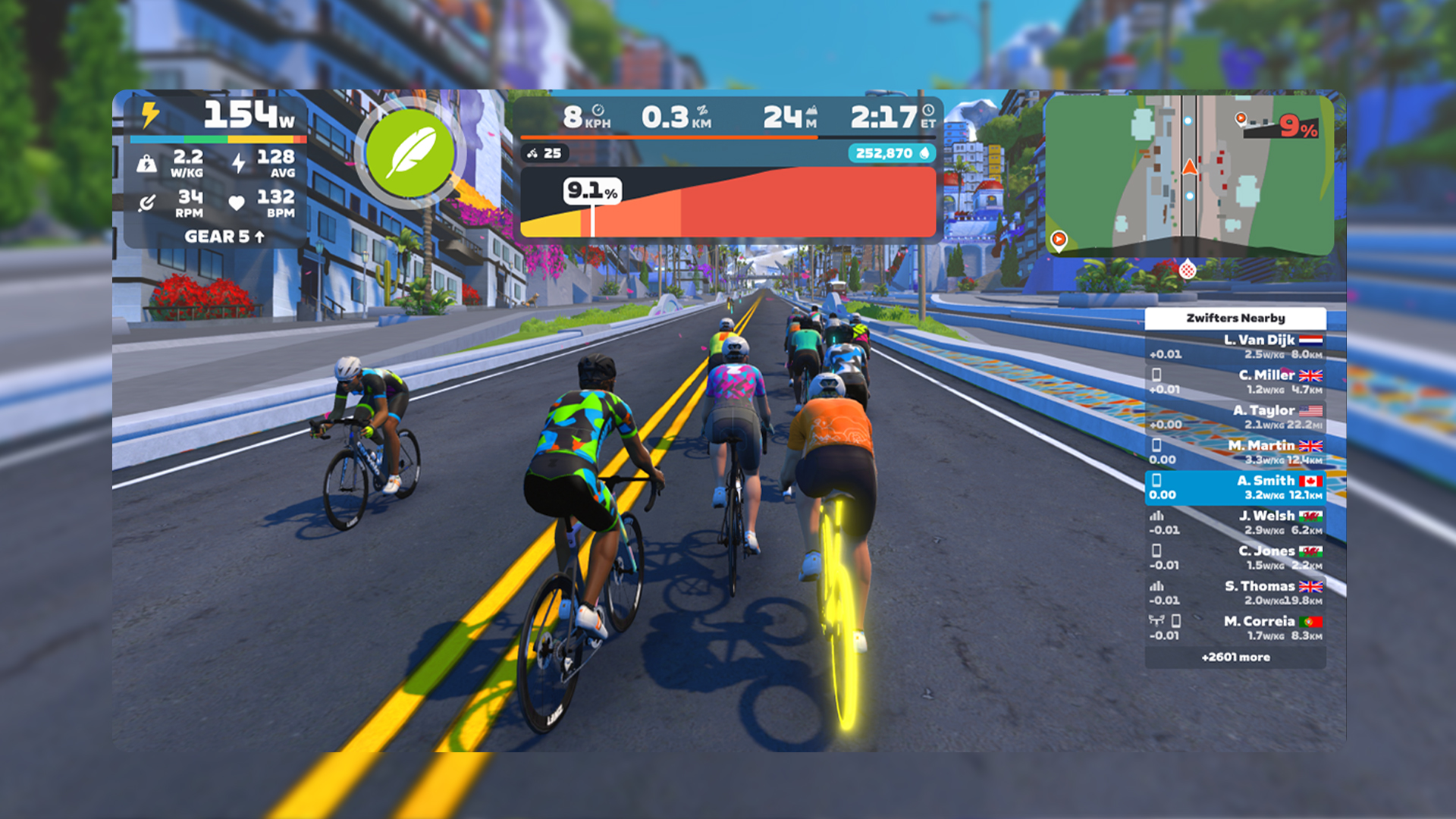Click L. Van Dijk's rider entry
This screenshot has height=819, width=1456.
point(1234,346)
